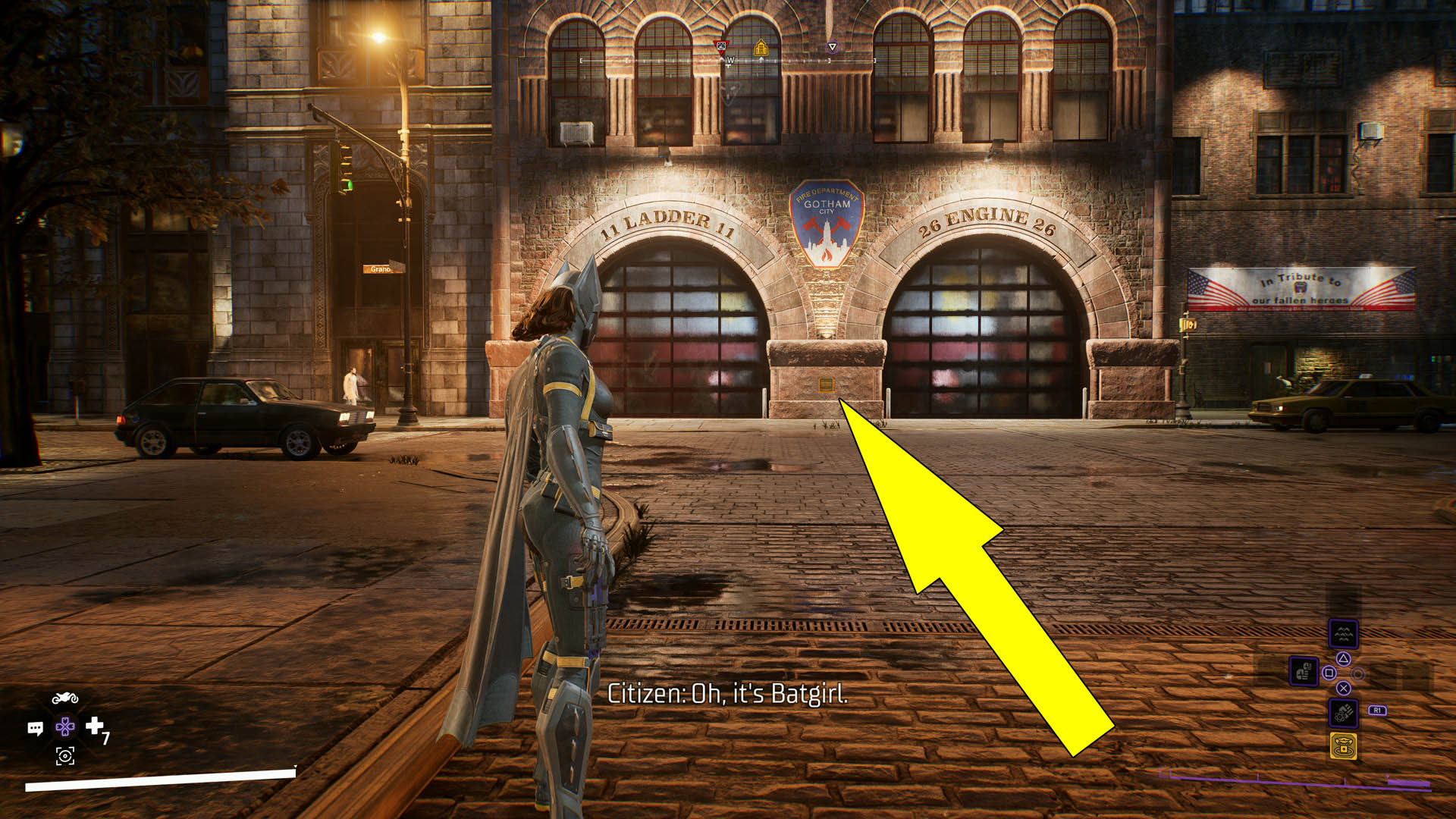The width and height of the screenshot is (1456, 819).
Task: Activate the photo mode camera icon
Action: point(65,756)
